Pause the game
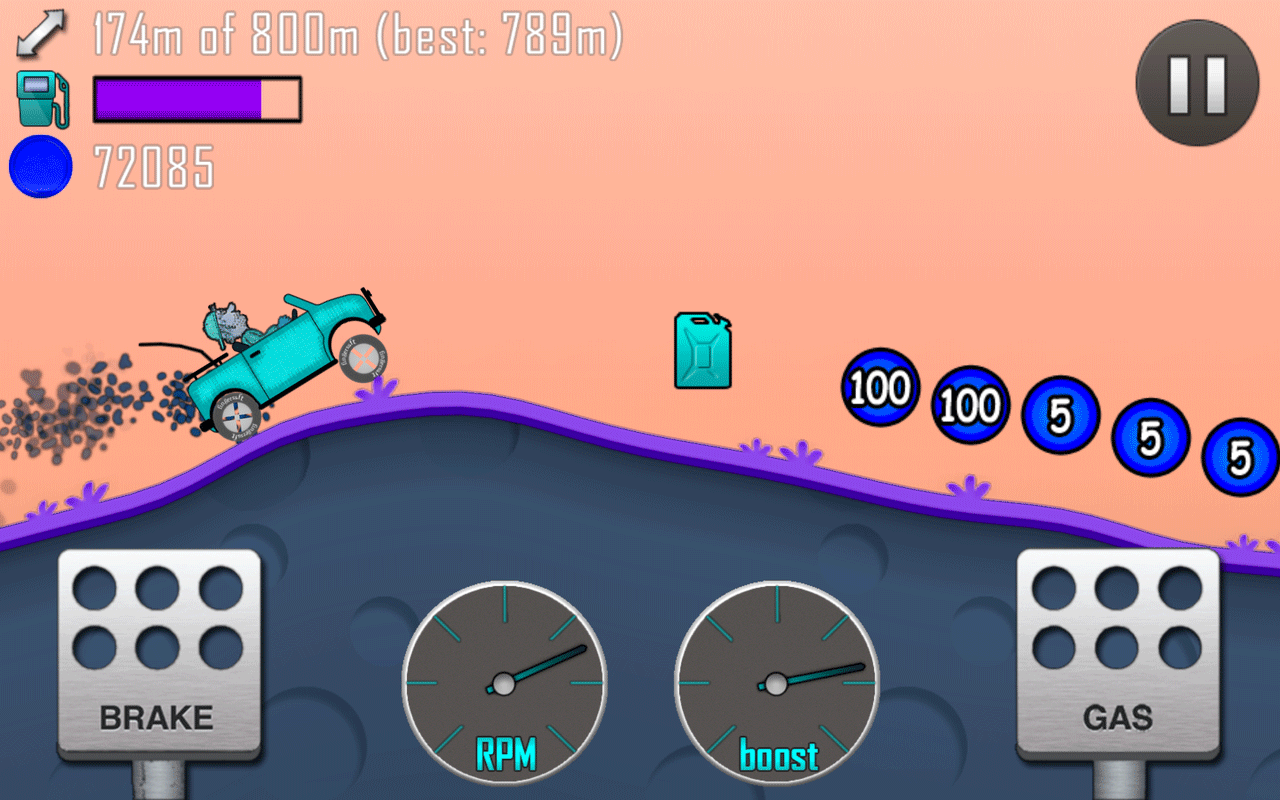Viewport: 1280px width, 800px height. click(x=1196, y=83)
